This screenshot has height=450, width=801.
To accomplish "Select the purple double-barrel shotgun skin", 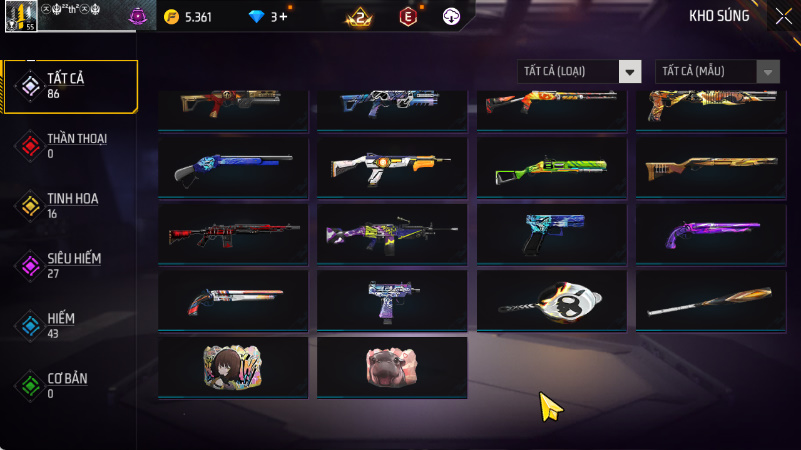I will pyautogui.click(x=710, y=235).
